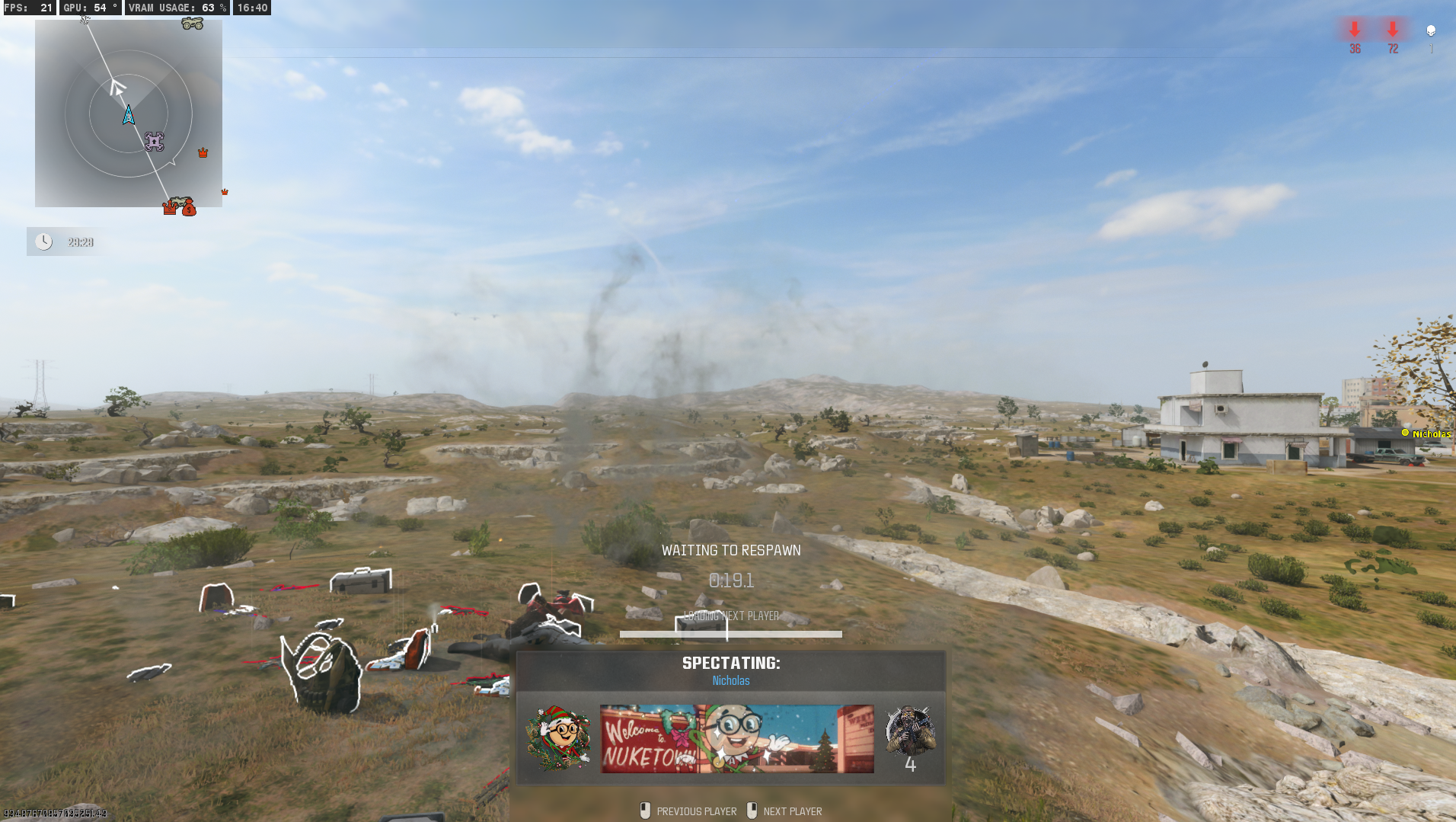Viewport: 1456px width, 822px height.
Task: Click the circular minimap radar
Action: click(129, 114)
